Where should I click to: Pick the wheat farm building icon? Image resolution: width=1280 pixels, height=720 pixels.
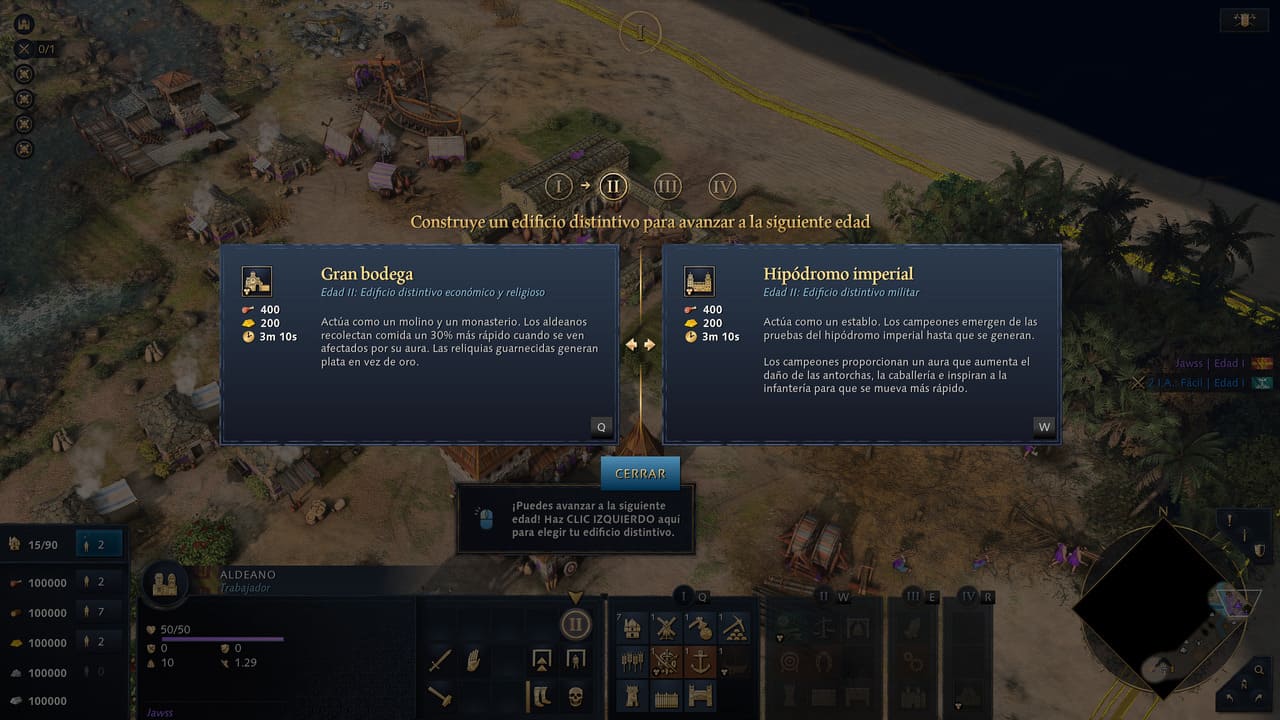coord(632,660)
